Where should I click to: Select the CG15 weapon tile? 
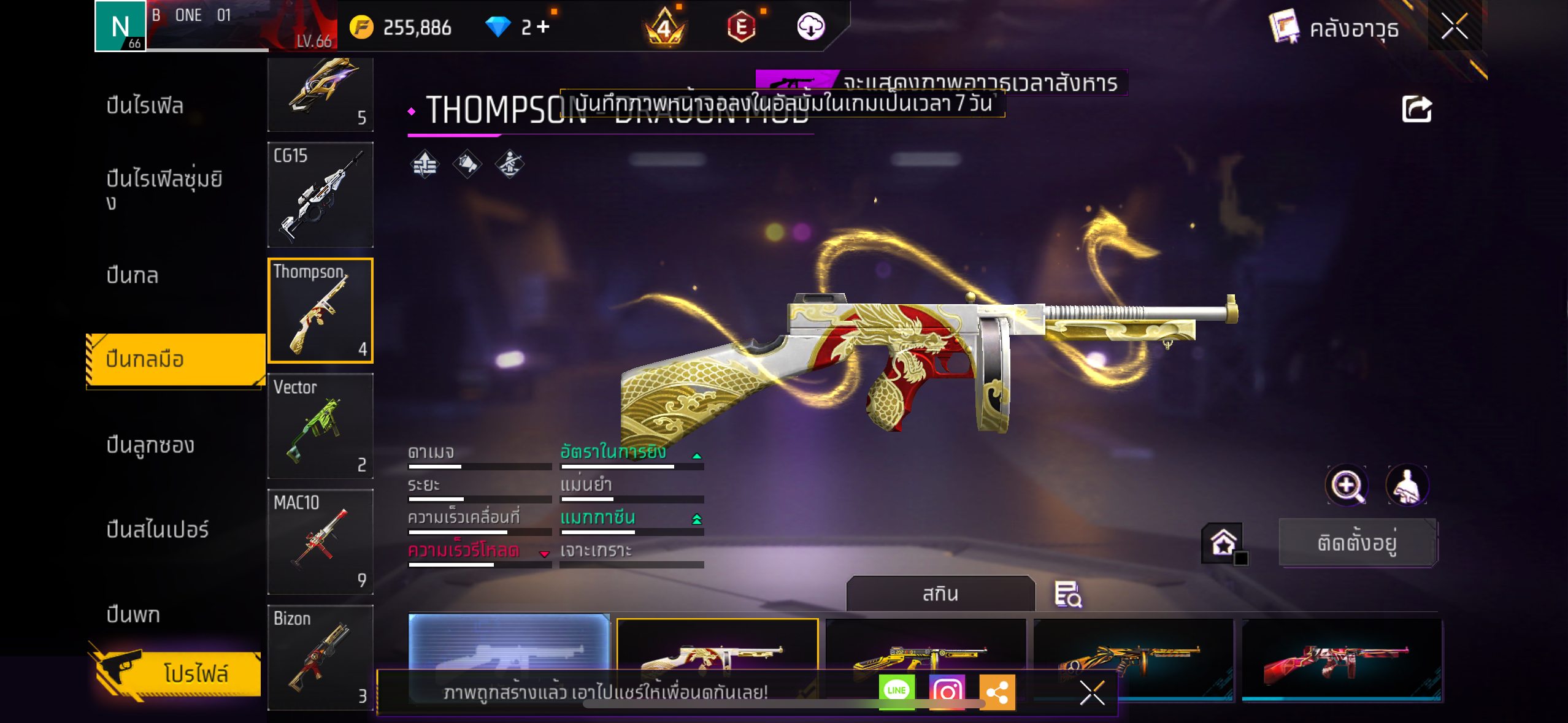[x=320, y=194]
